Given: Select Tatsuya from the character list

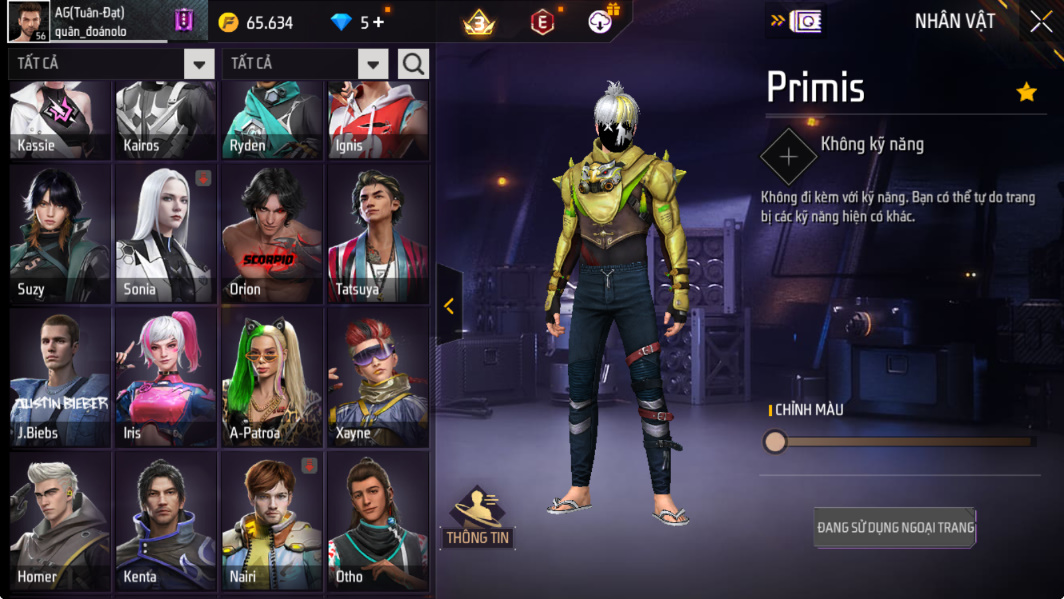Looking at the screenshot, I should [x=378, y=234].
